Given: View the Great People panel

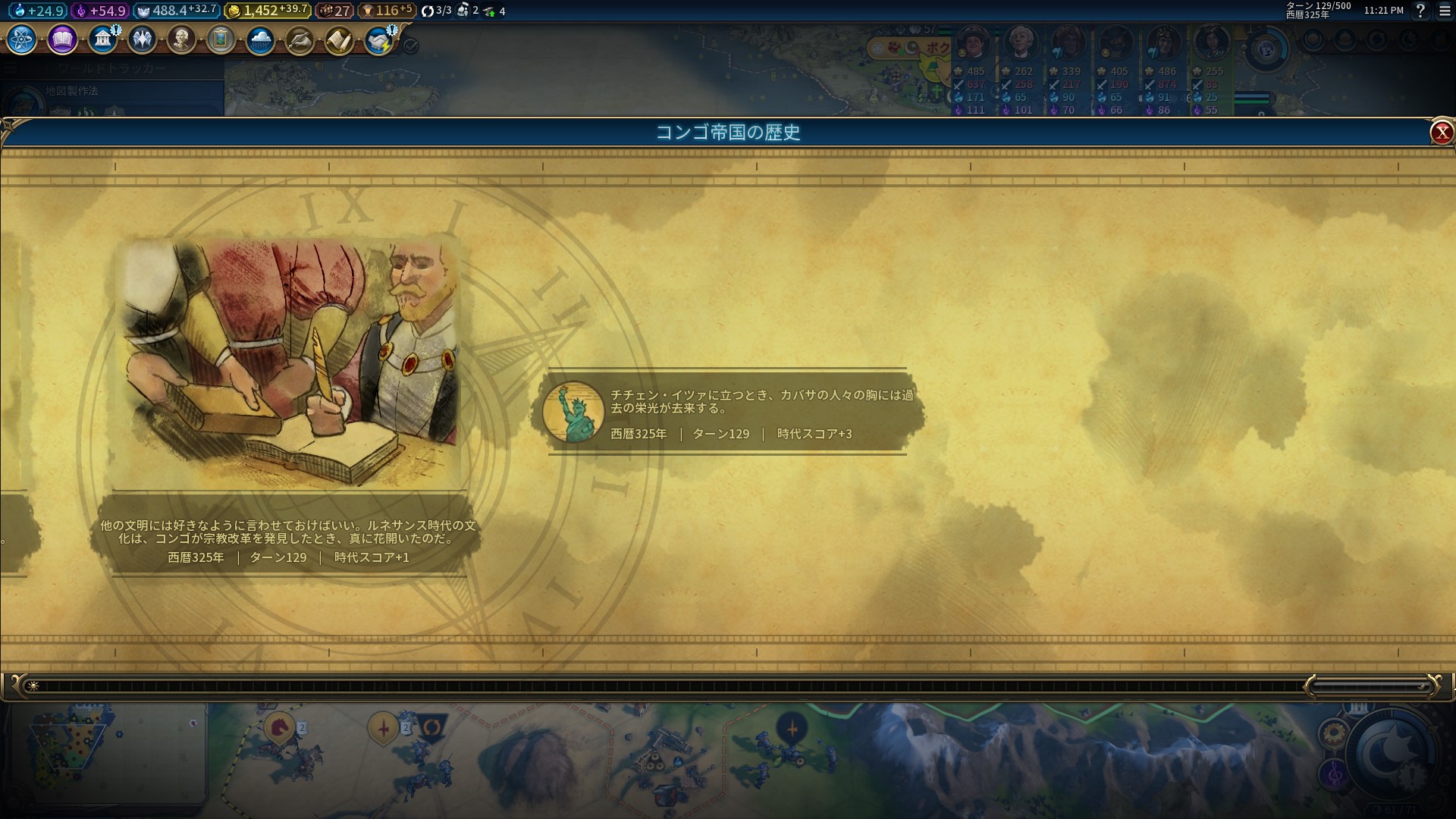Looking at the screenshot, I should [181, 39].
